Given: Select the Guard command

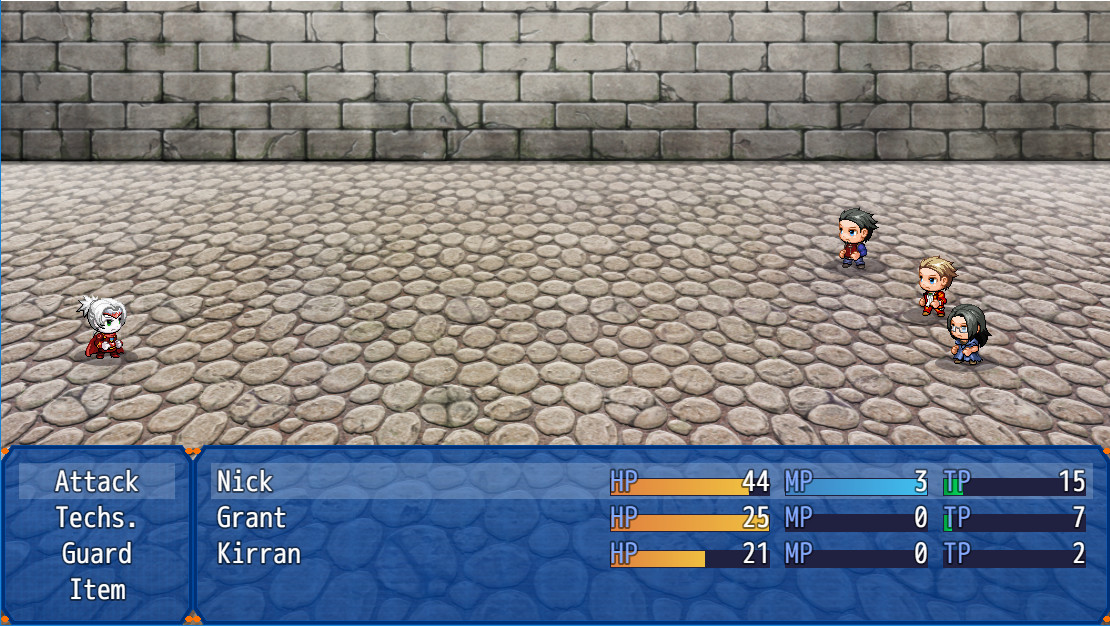Looking at the screenshot, I should 97,554.
